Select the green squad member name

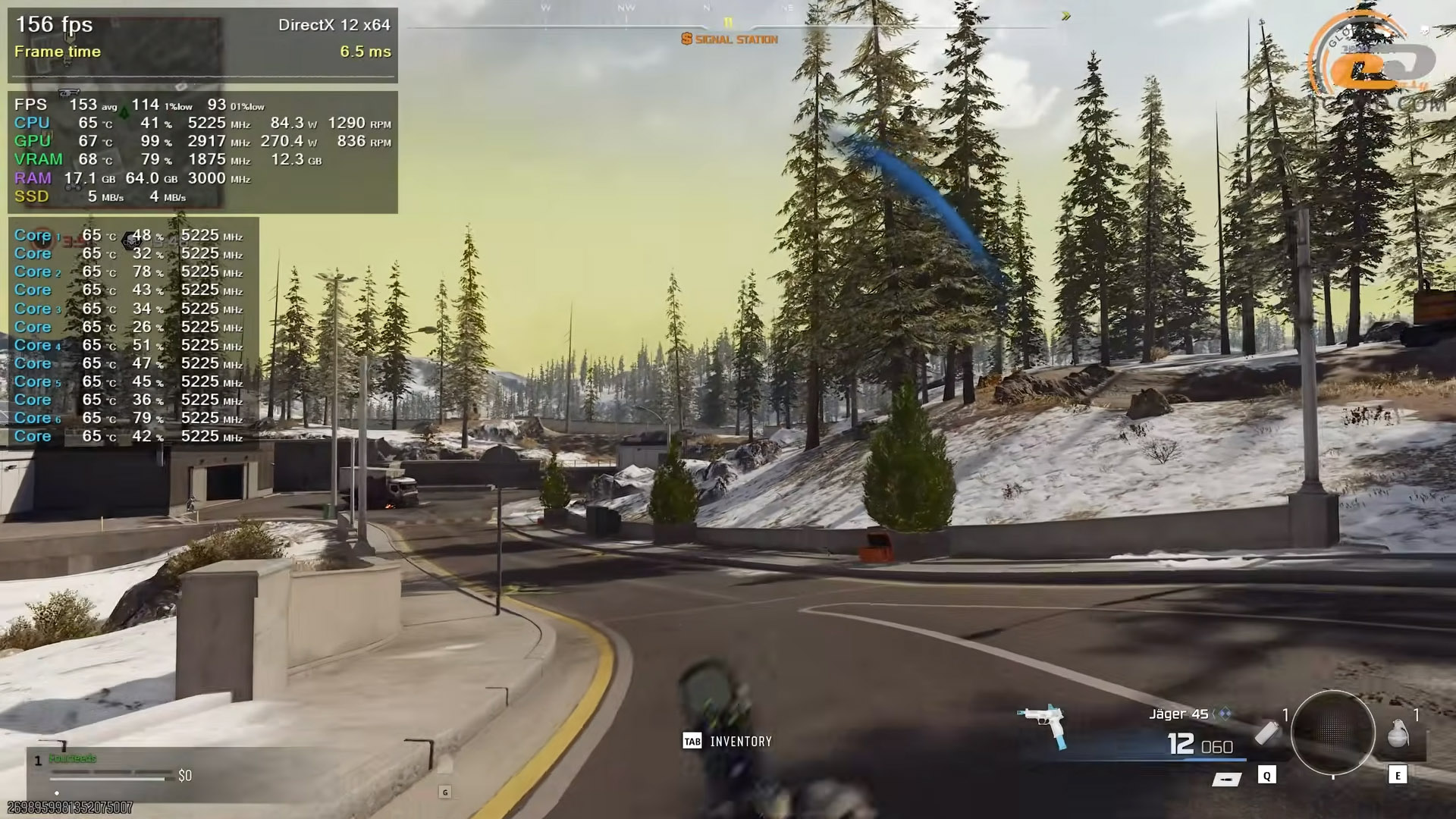73,758
